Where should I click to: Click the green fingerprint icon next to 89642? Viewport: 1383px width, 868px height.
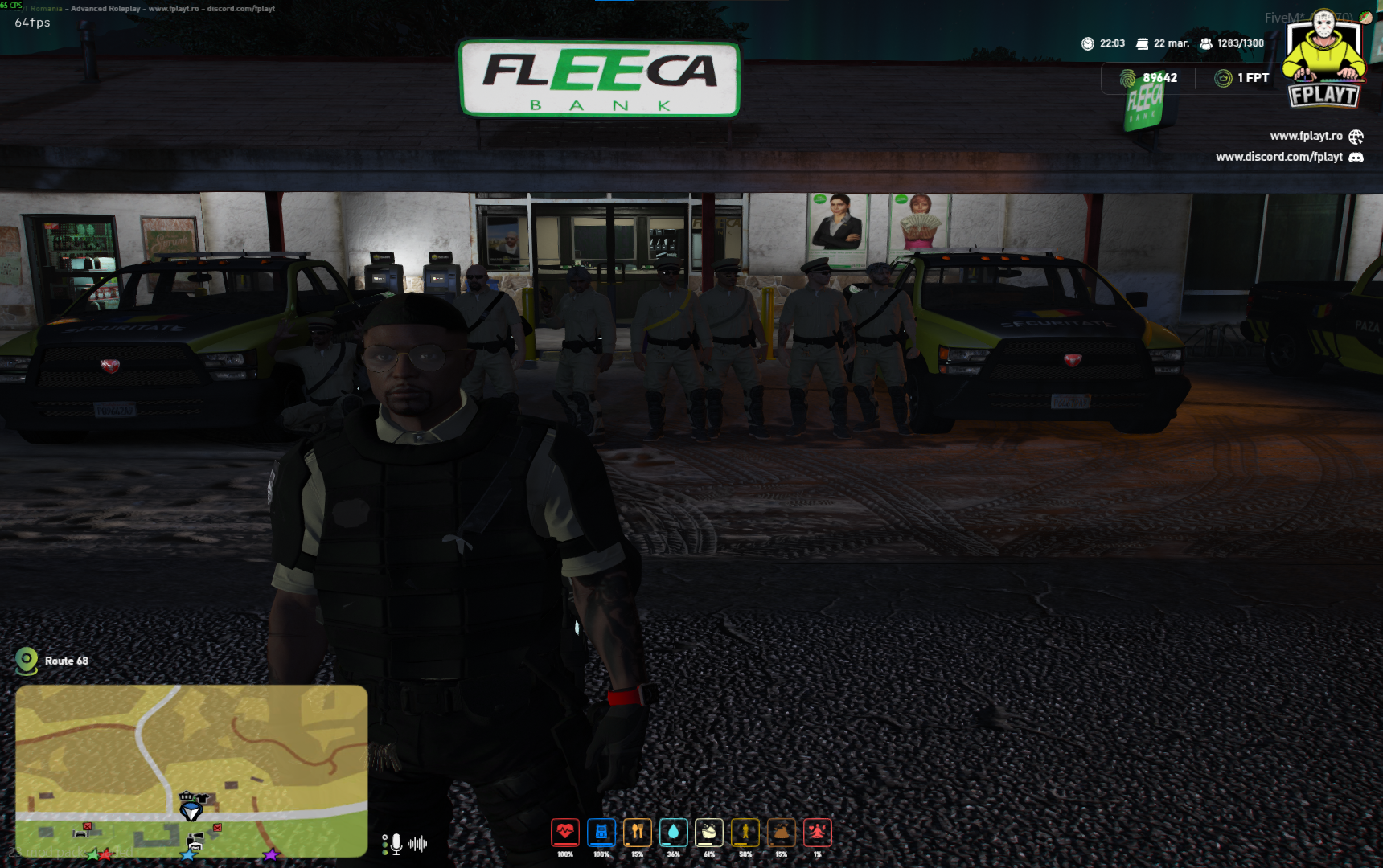[1128, 78]
